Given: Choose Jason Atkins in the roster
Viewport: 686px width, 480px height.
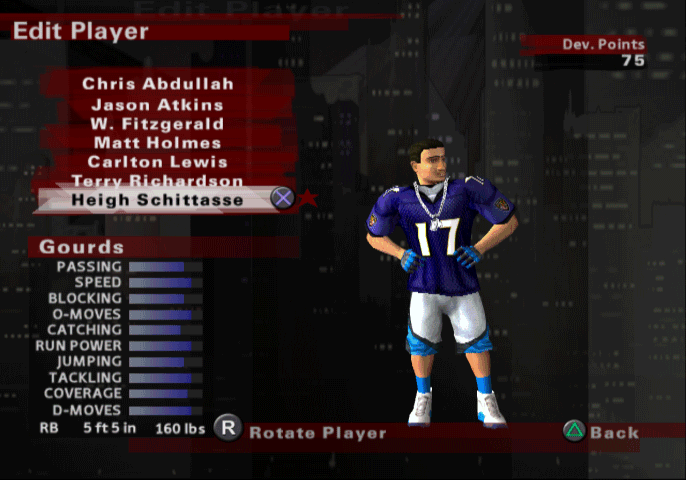Looking at the screenshot, I should pos(157,104).
